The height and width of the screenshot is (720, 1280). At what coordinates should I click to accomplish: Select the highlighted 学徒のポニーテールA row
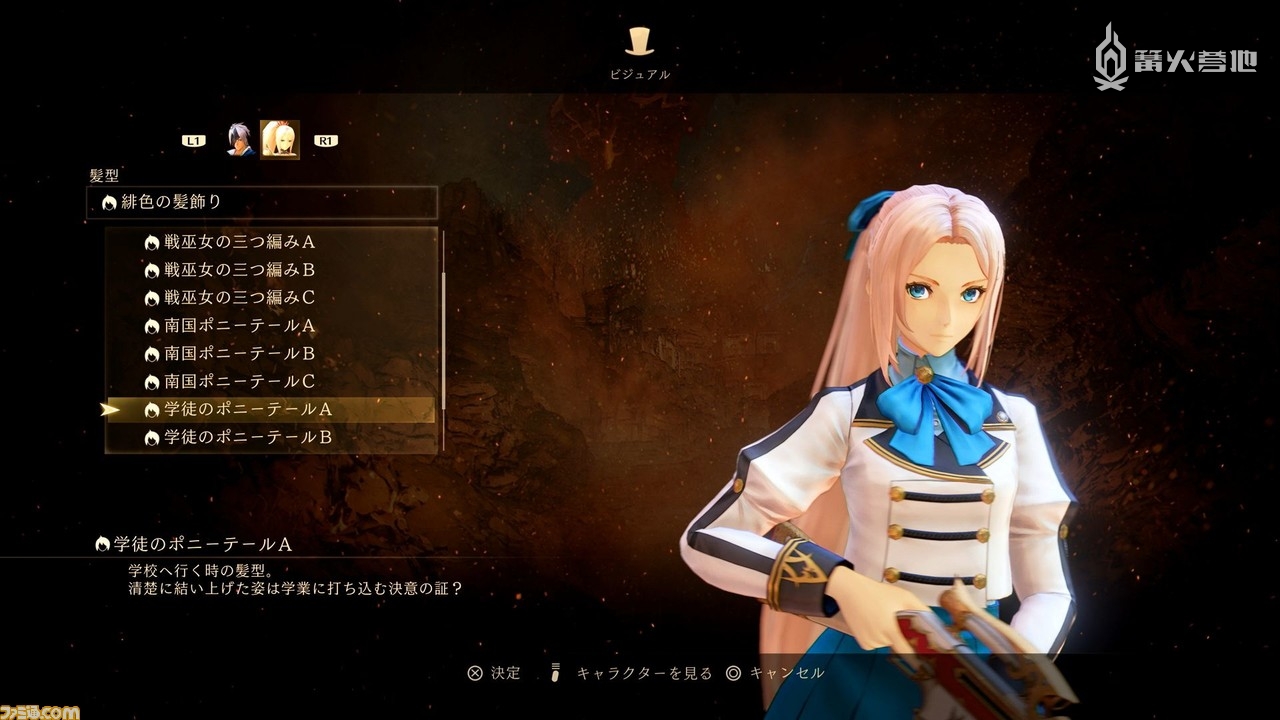(x=248, y=410)
